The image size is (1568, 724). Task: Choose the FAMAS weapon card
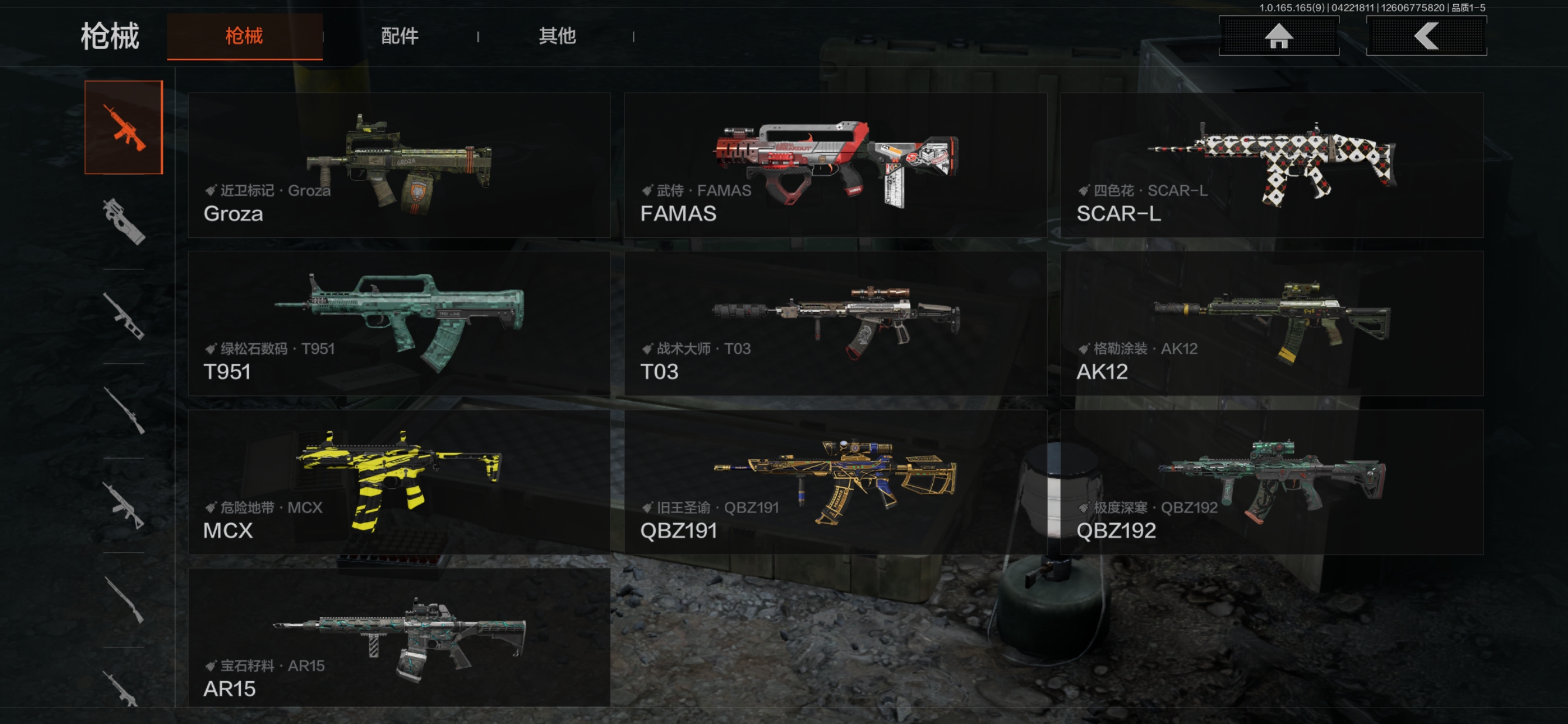[835, 165]
